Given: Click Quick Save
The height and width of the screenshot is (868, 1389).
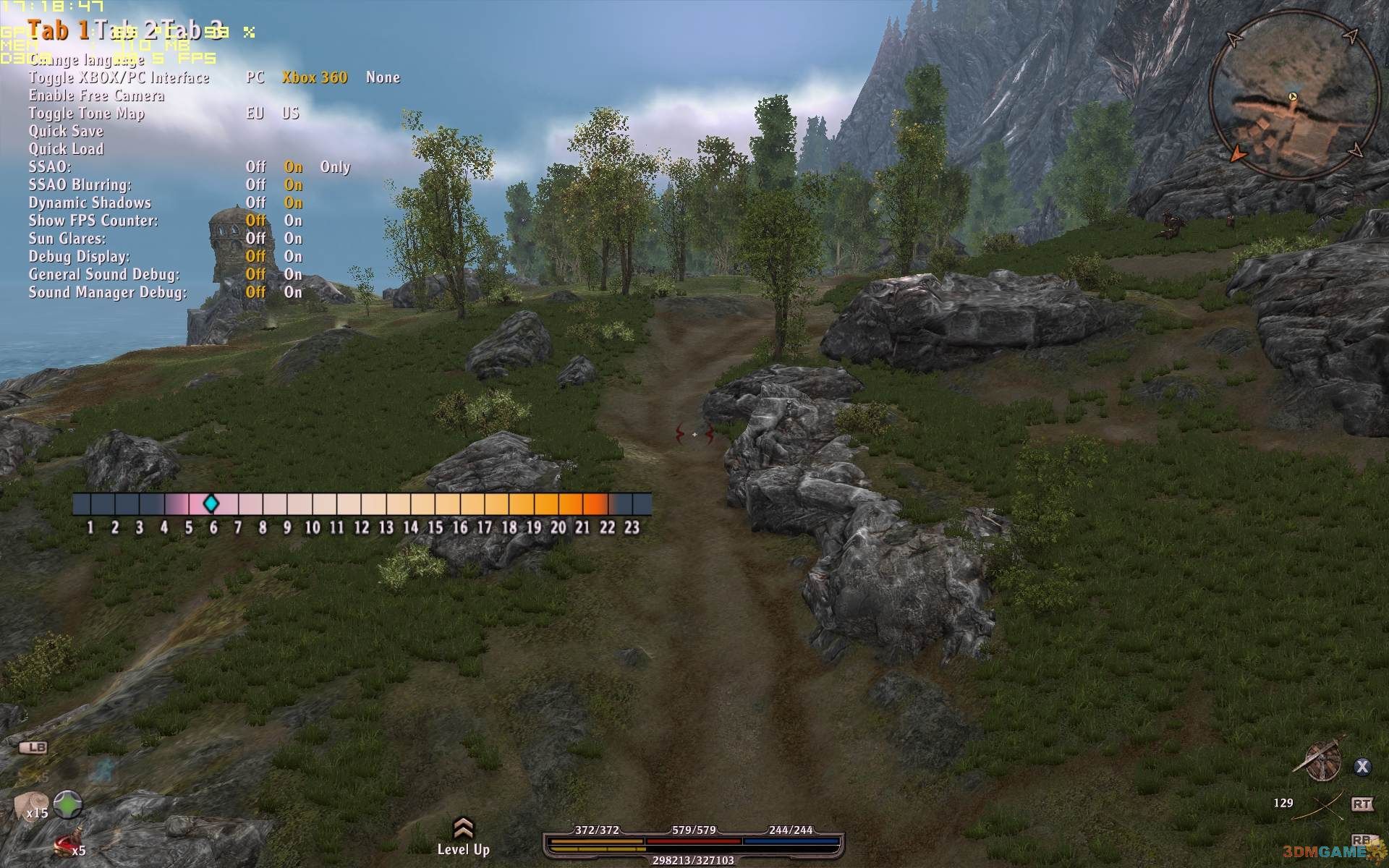Looking at the screenshot, I should coord(66,131).
